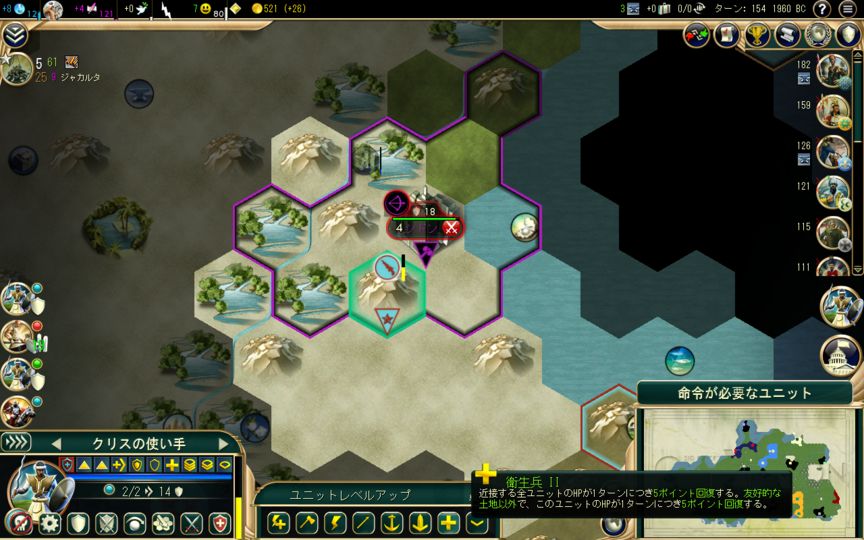Image resolution: width=864 pixels, height=540 pixels.
Task: Select the previous unit with the left arrow
Action: pyautogui.click(x=57, y=444)
